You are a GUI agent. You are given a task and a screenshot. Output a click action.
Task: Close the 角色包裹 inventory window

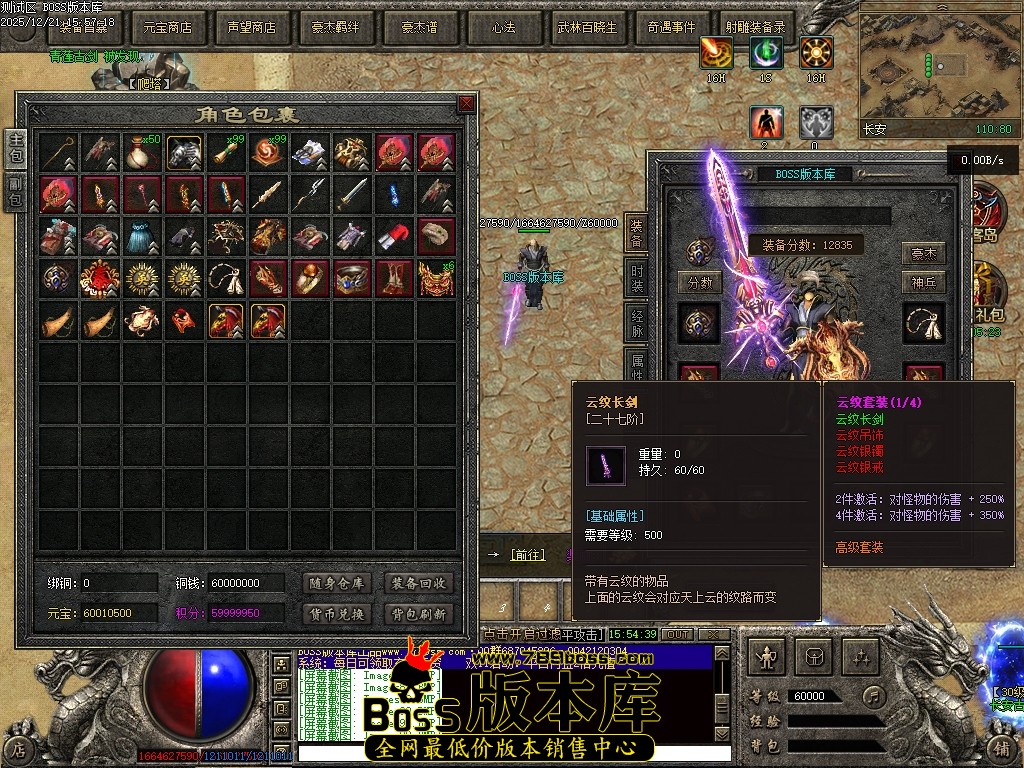[466, 104]
